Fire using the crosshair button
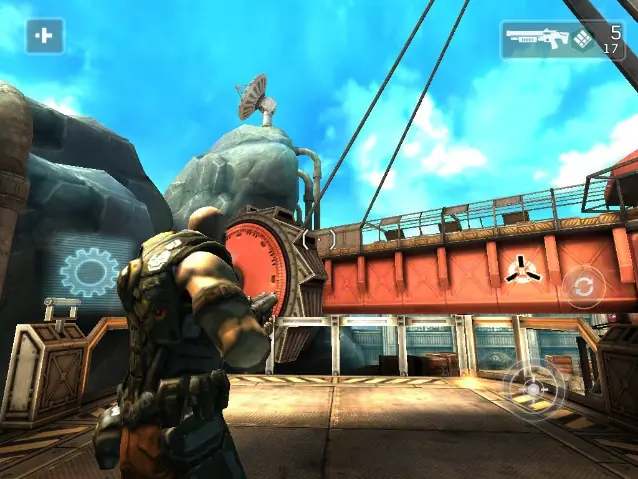638x479 pixels. (533, 387)
